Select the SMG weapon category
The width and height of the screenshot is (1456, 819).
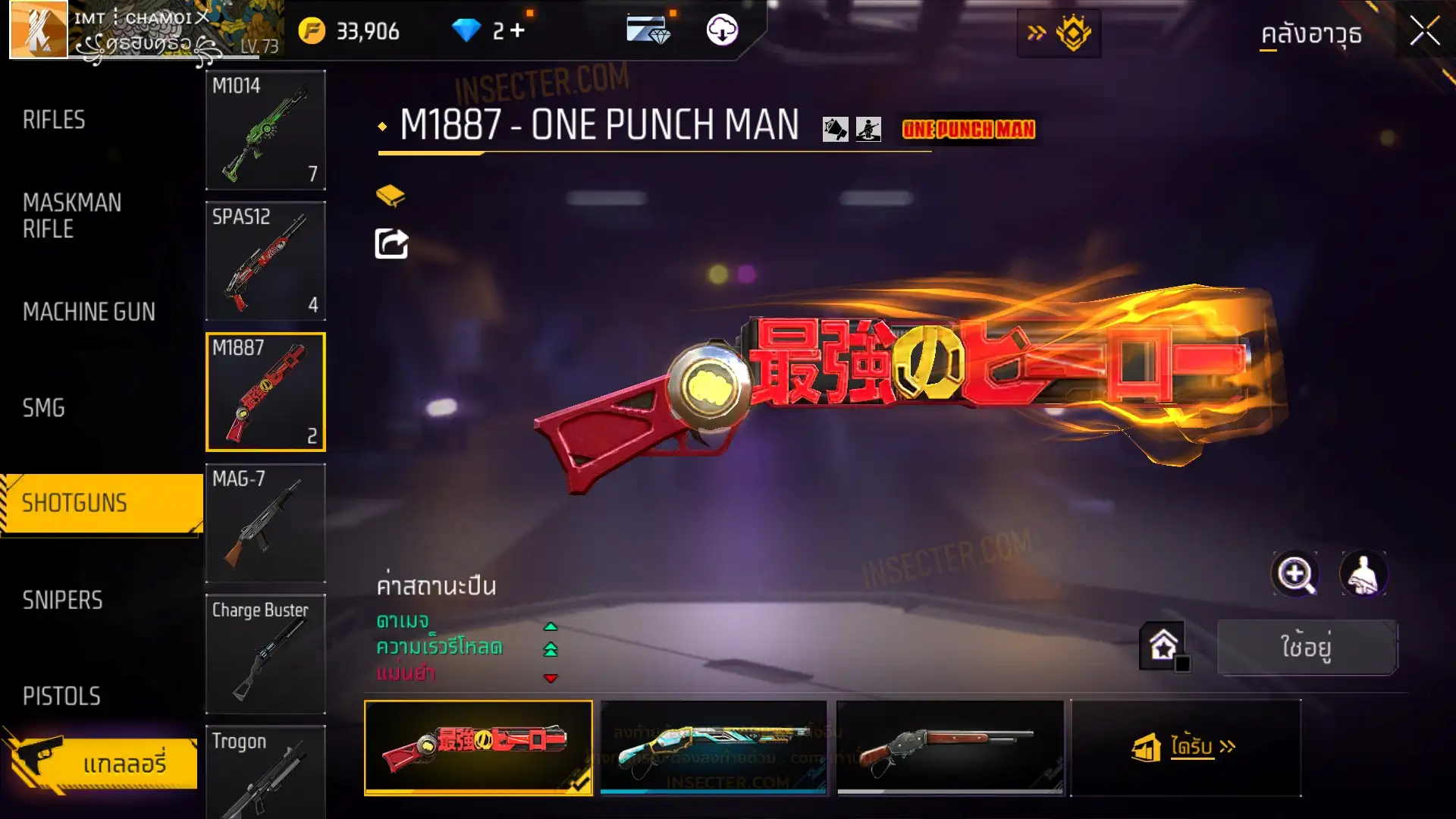44,408
